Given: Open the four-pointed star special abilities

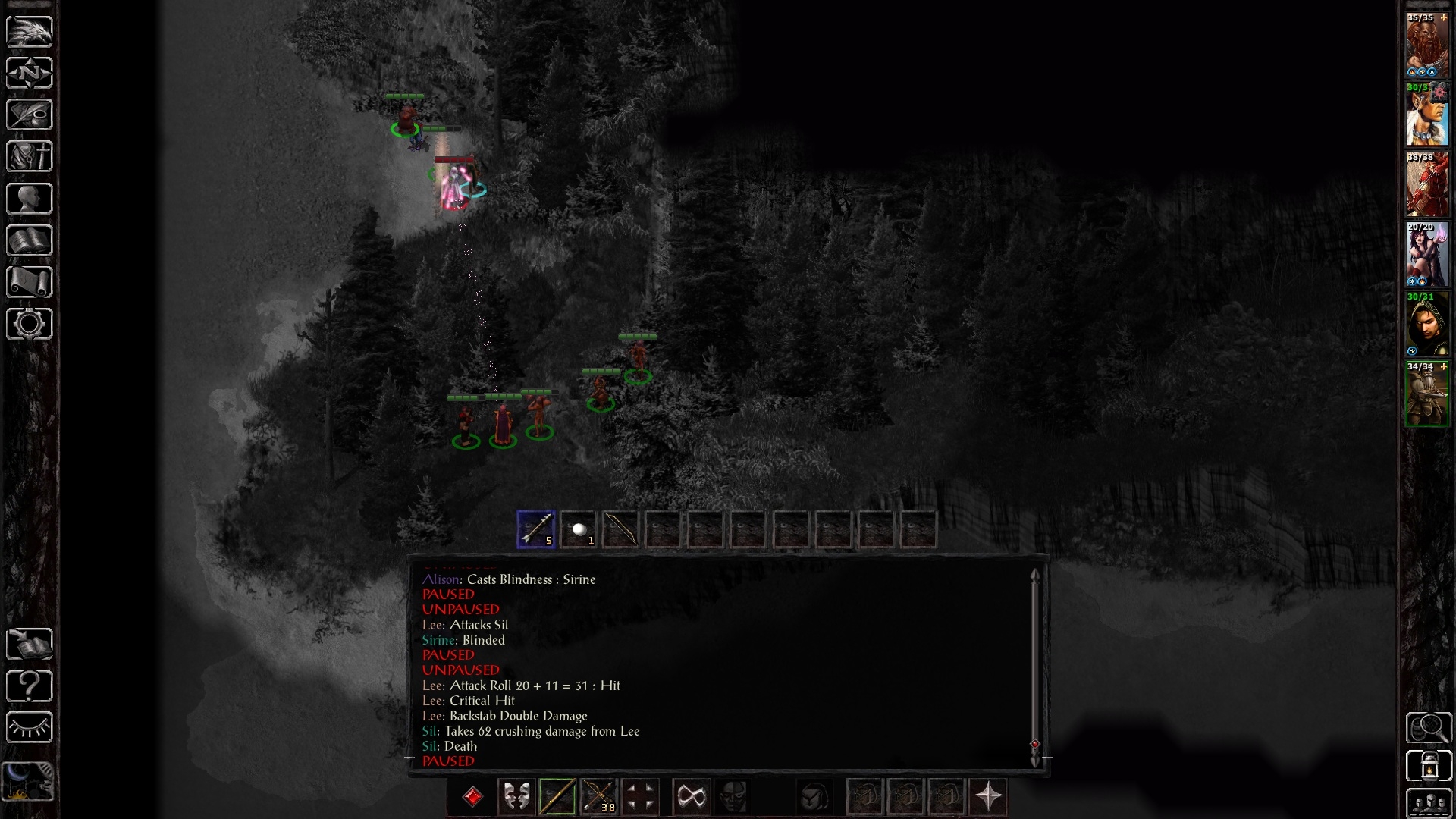Looking at the screenshot, I should tap(988, 797).
